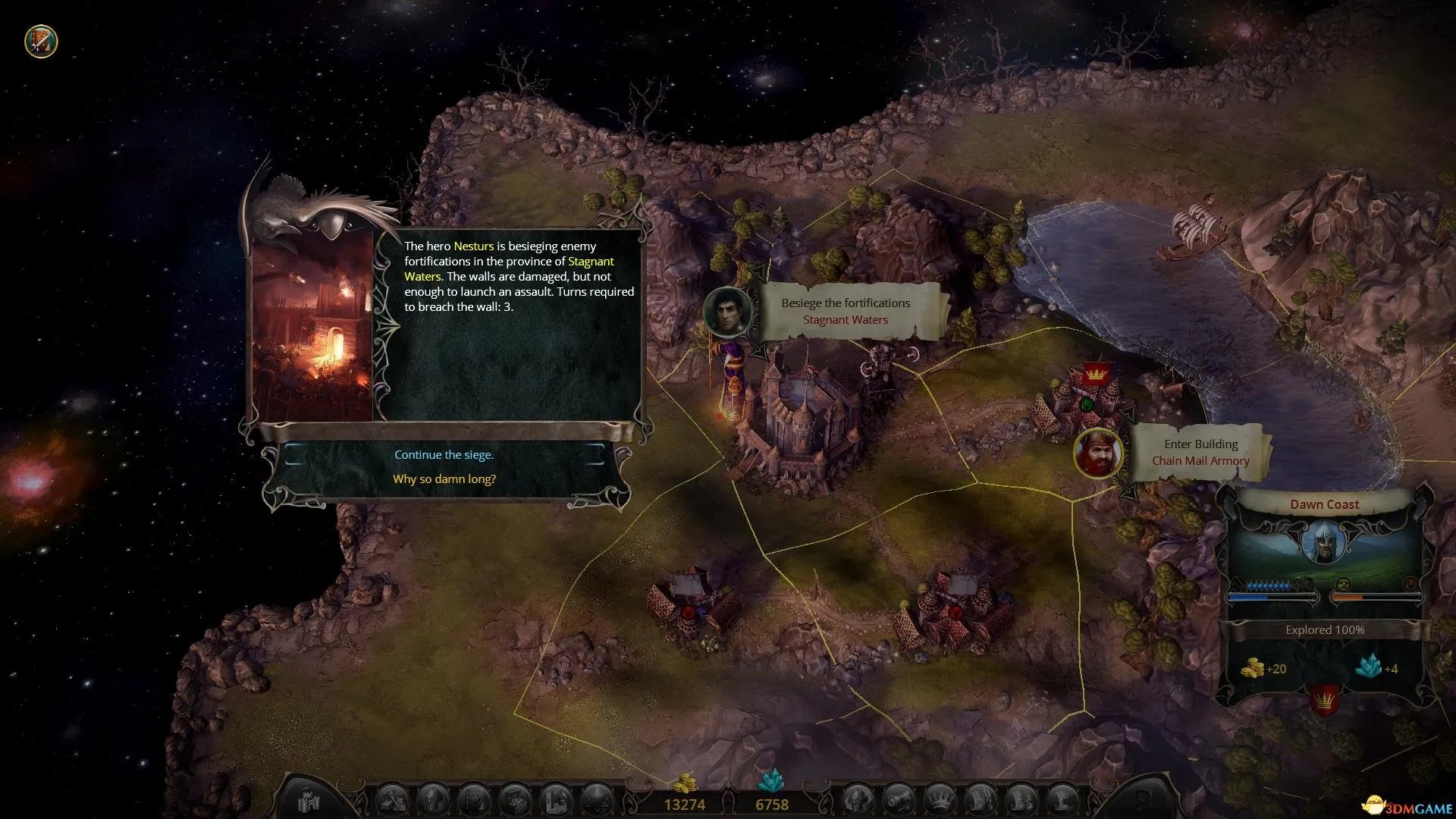1456x819 pixels.
Task: Click the "Enter Building Chain Mail Armory" banner
Action: tap(1200, 453)
